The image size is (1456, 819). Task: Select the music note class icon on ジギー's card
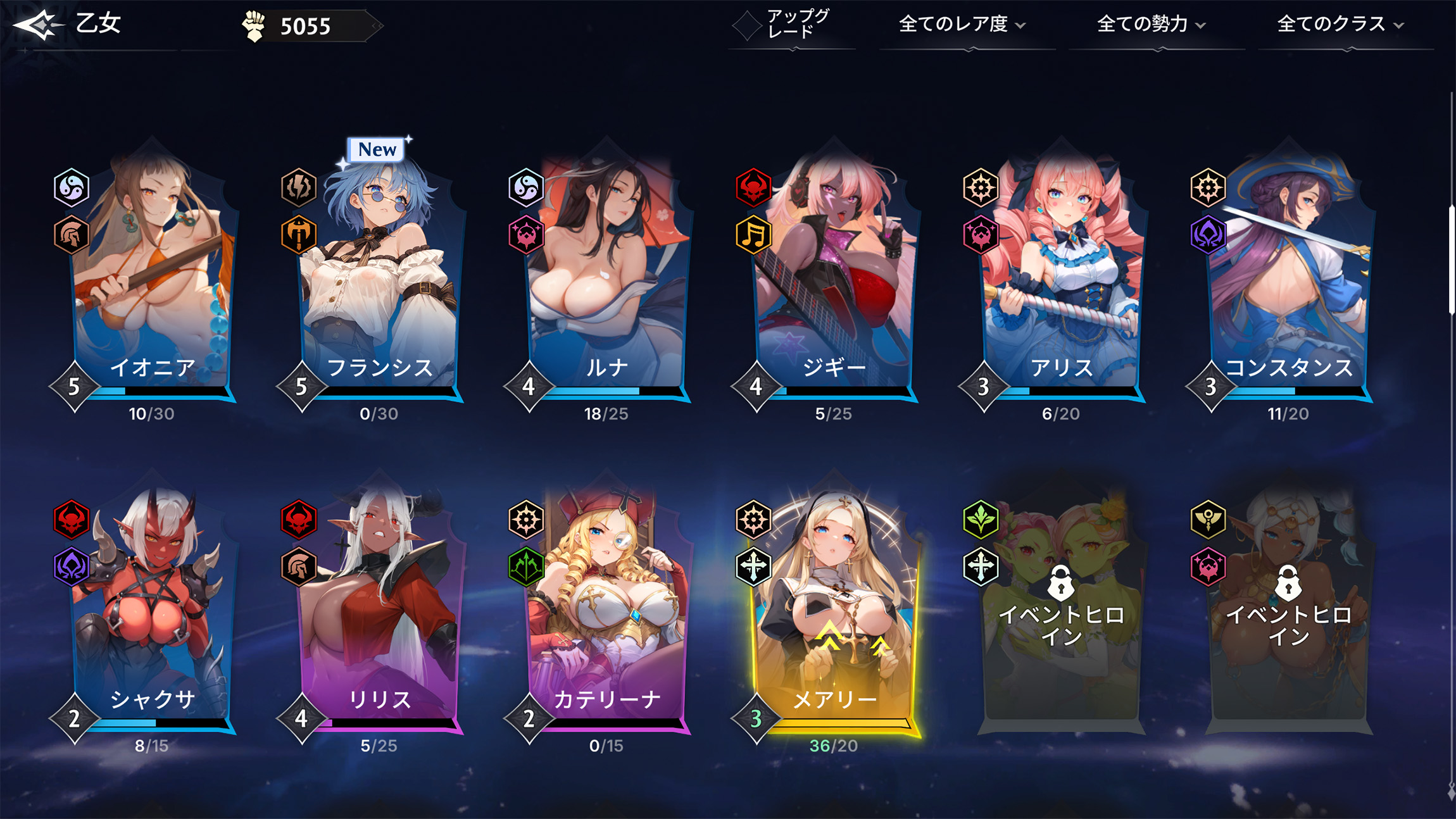753,235
